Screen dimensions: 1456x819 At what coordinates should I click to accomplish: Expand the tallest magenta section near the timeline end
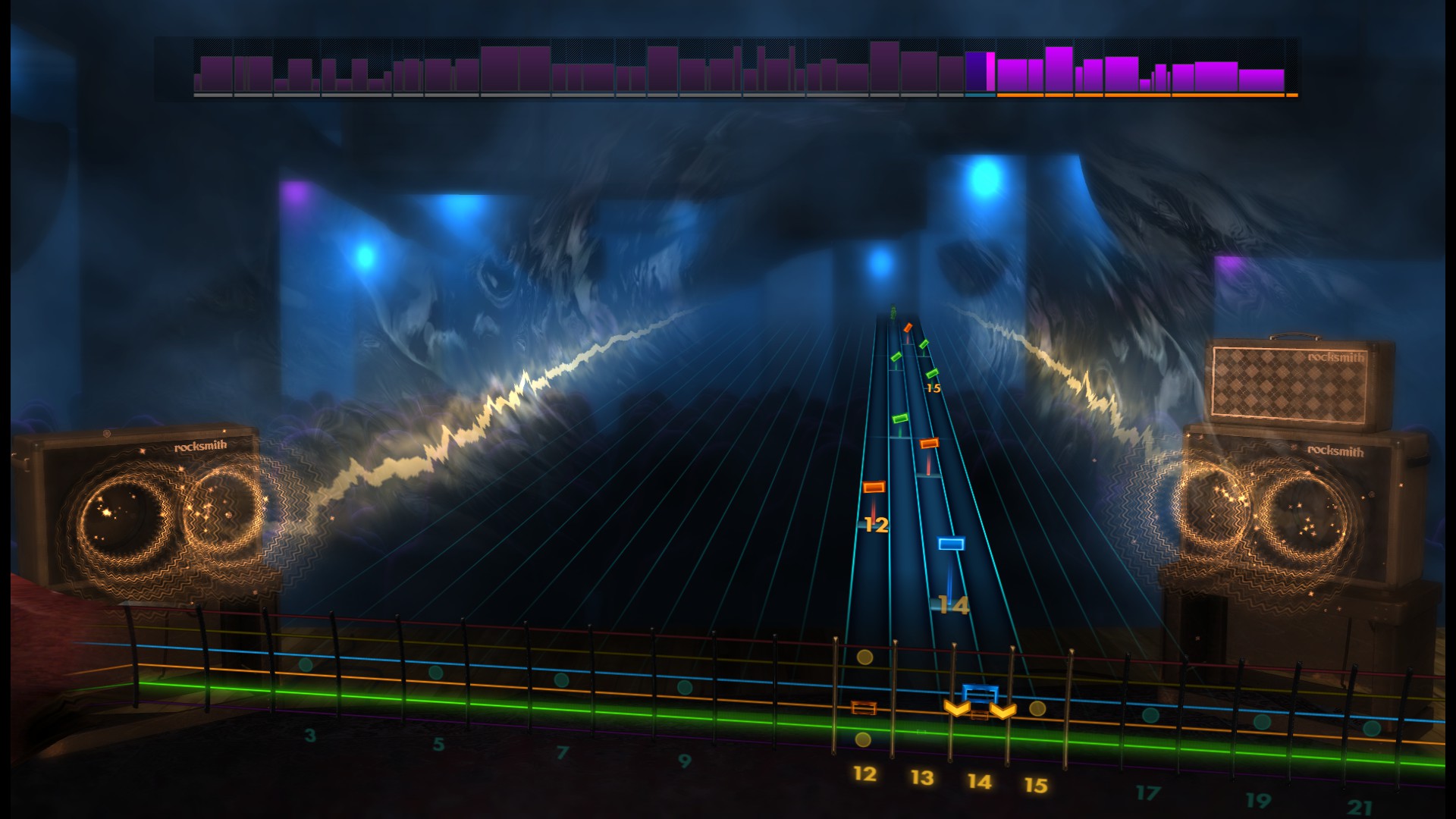(x=1059, y=68)
